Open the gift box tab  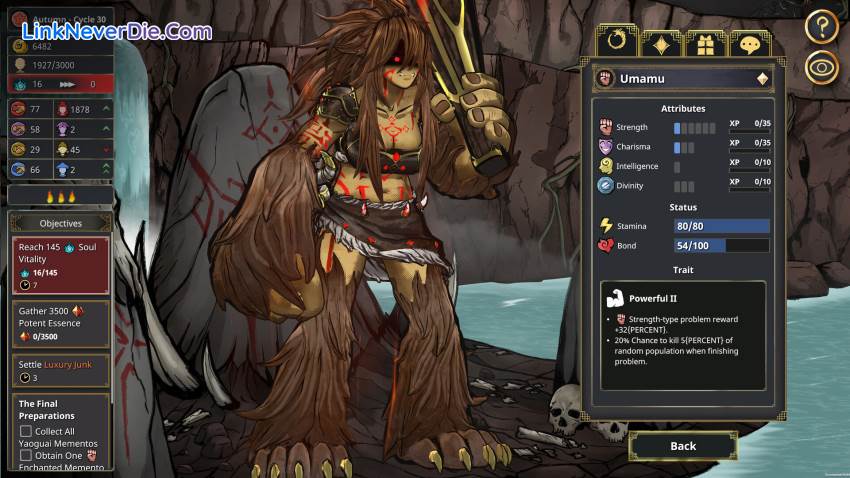(704, 43)
